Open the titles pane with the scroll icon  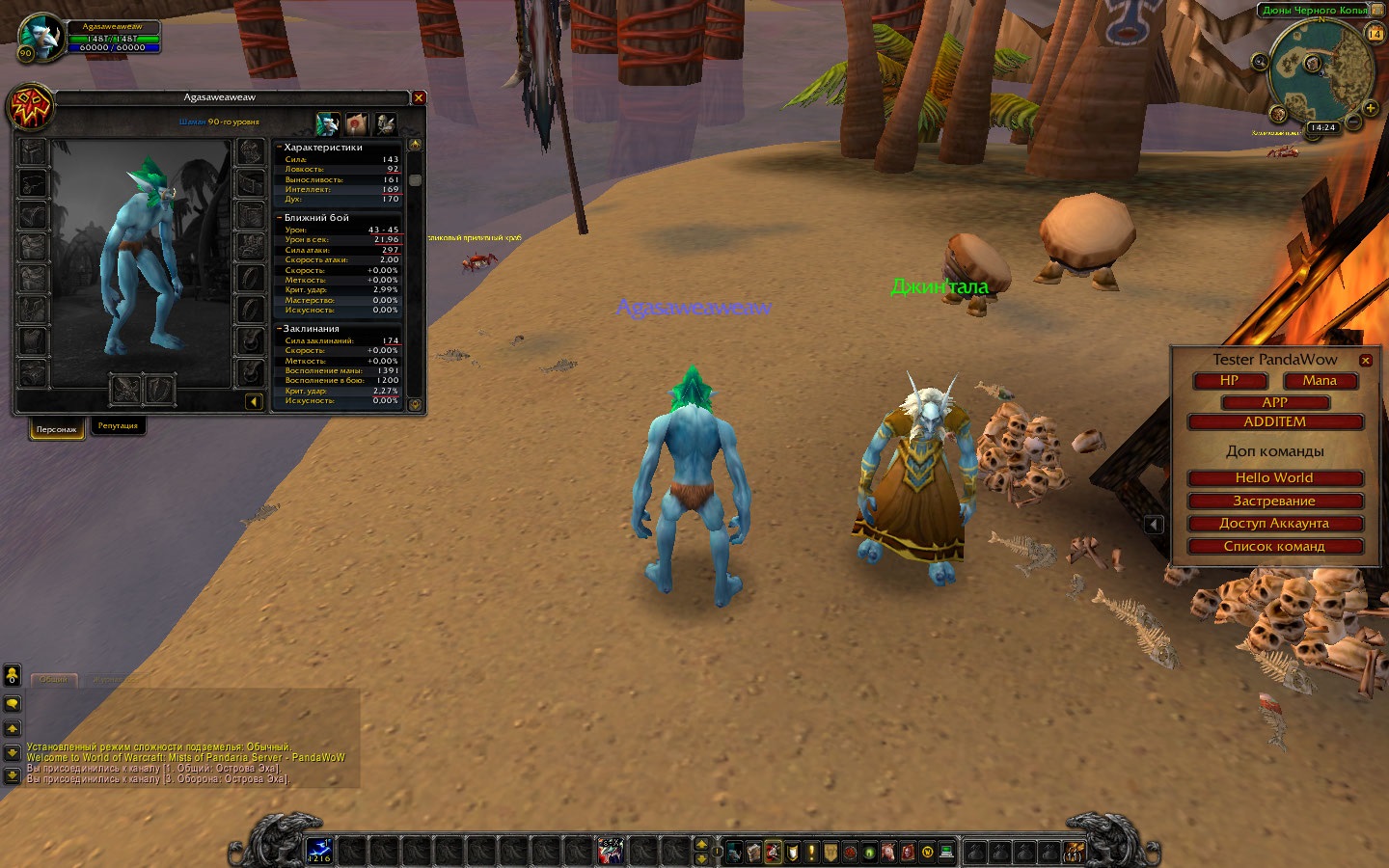point(357,123)
